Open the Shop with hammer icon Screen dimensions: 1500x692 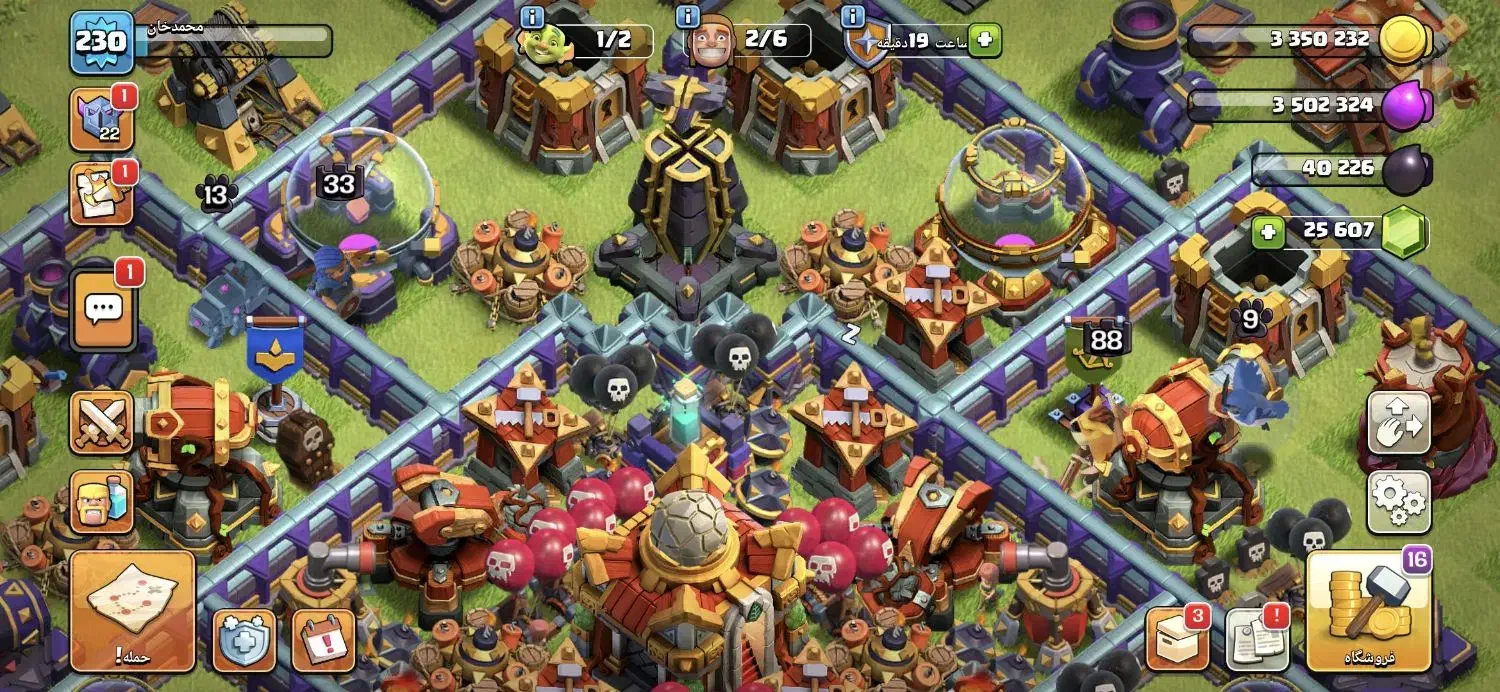1369,611
